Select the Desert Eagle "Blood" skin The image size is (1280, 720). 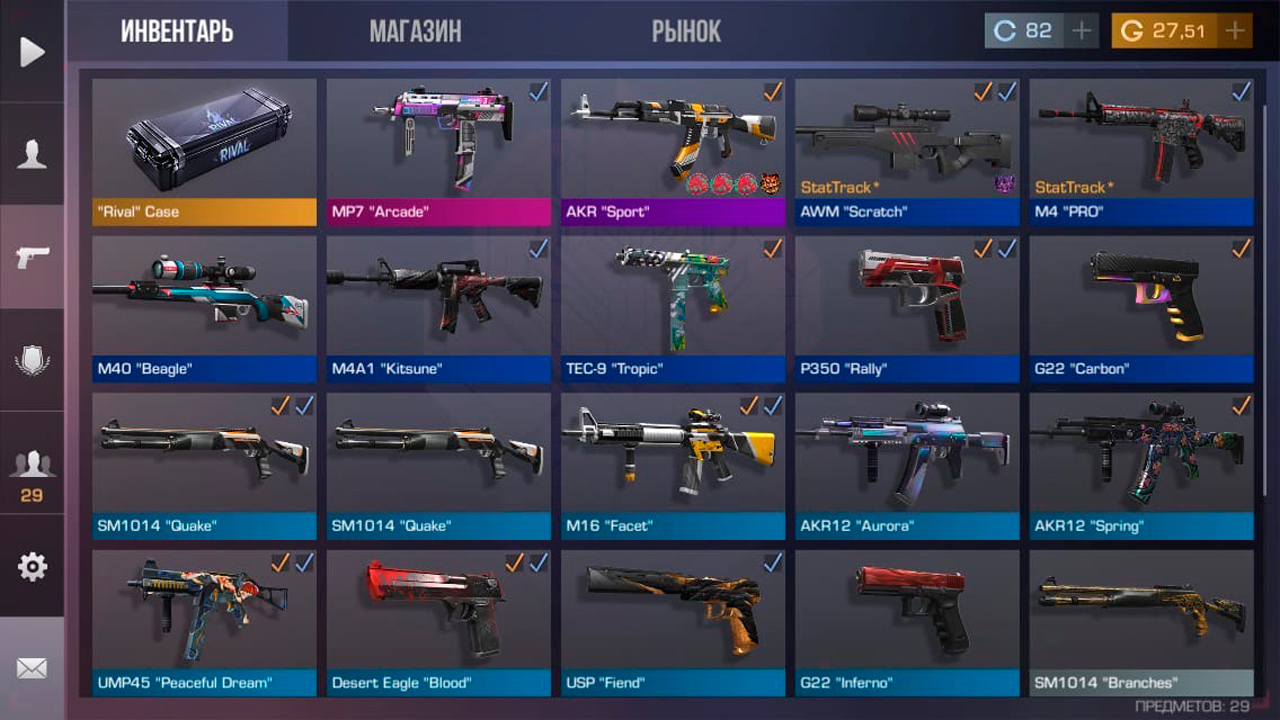(x=438, y=623)
